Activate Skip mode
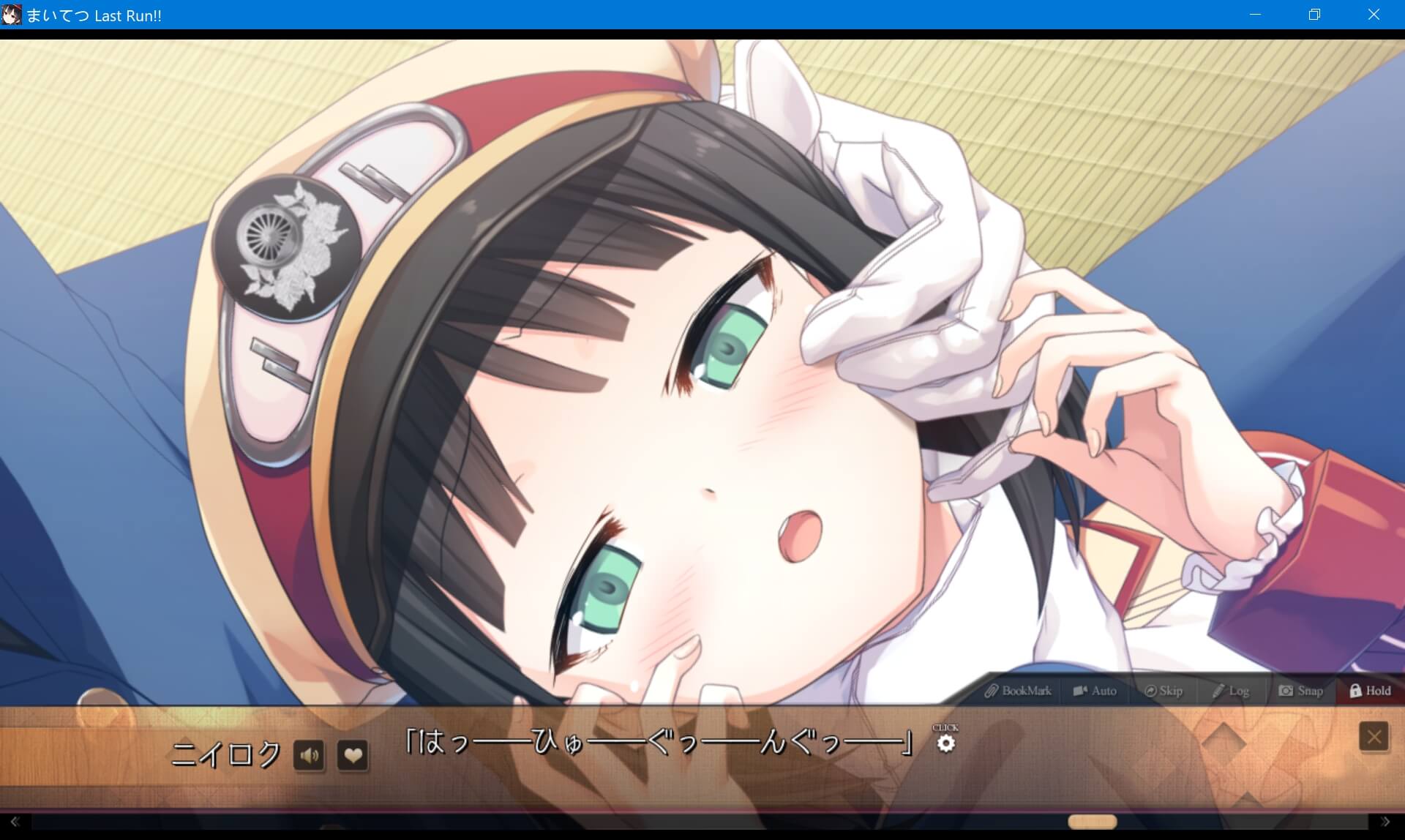The width and height of the screenshot is (1405, 840). (1172, 690)
